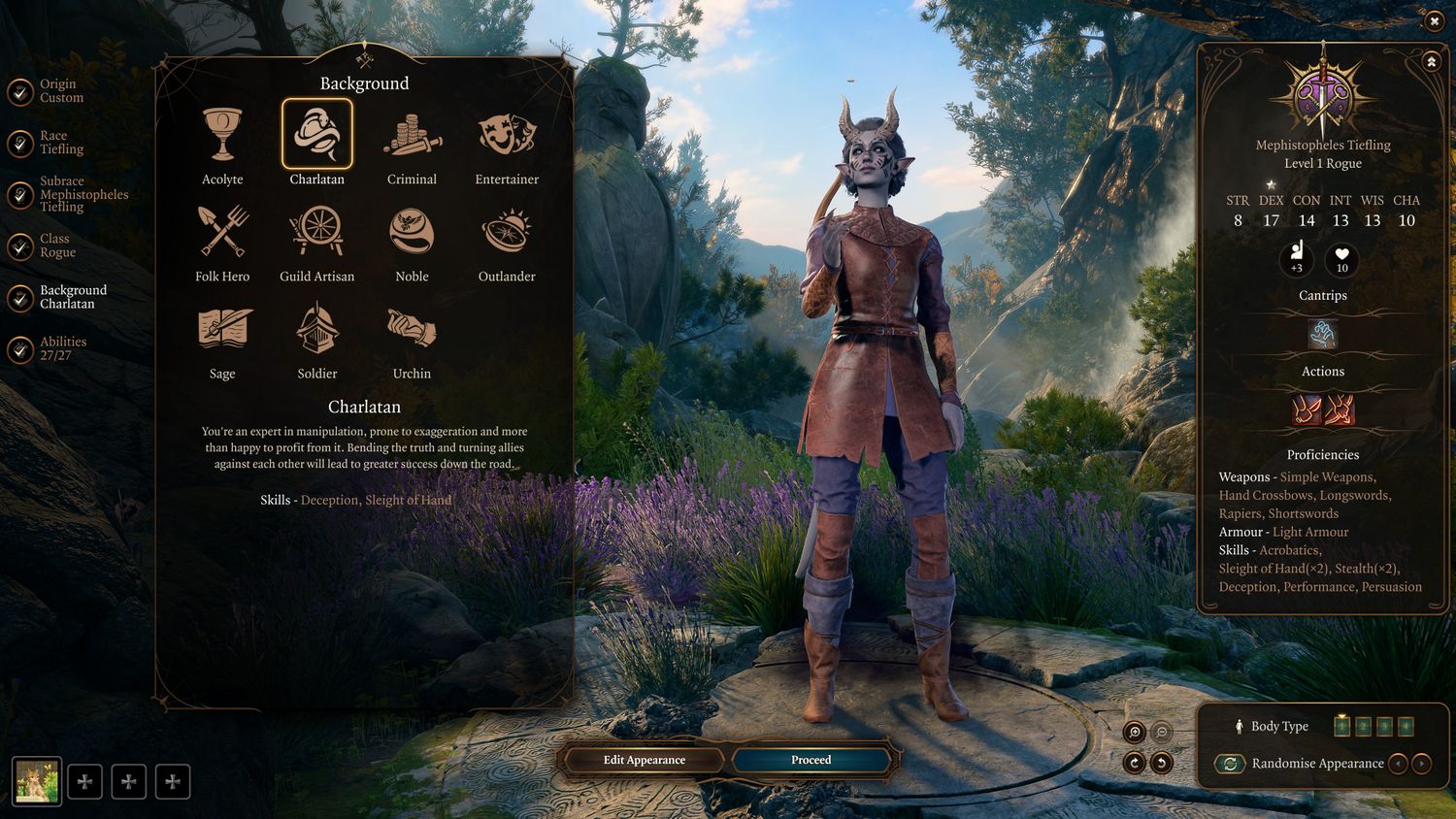Open the Abilities 27/27 step

point(62,348)
